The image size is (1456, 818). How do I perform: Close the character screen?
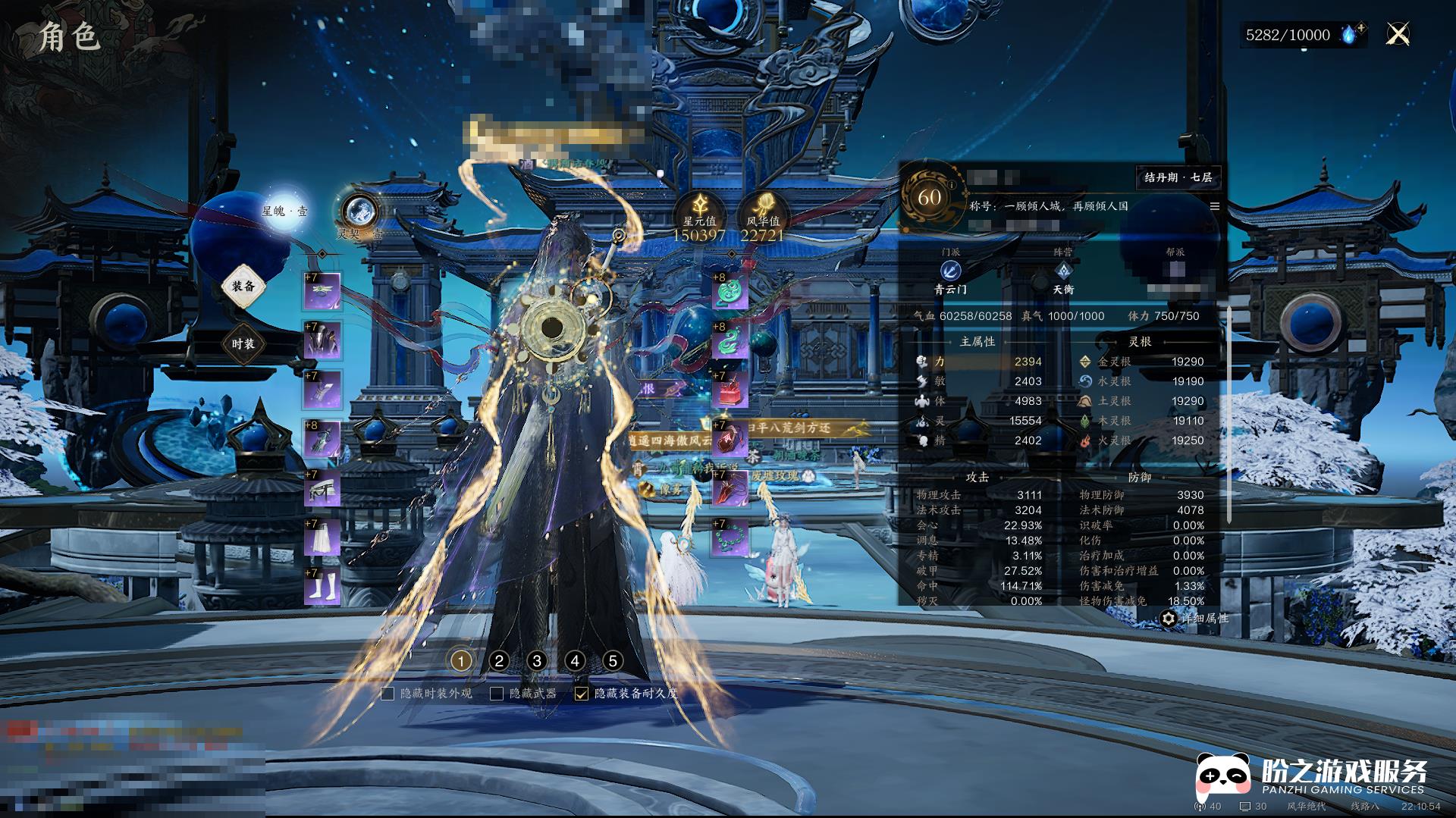click(1398, 34)
